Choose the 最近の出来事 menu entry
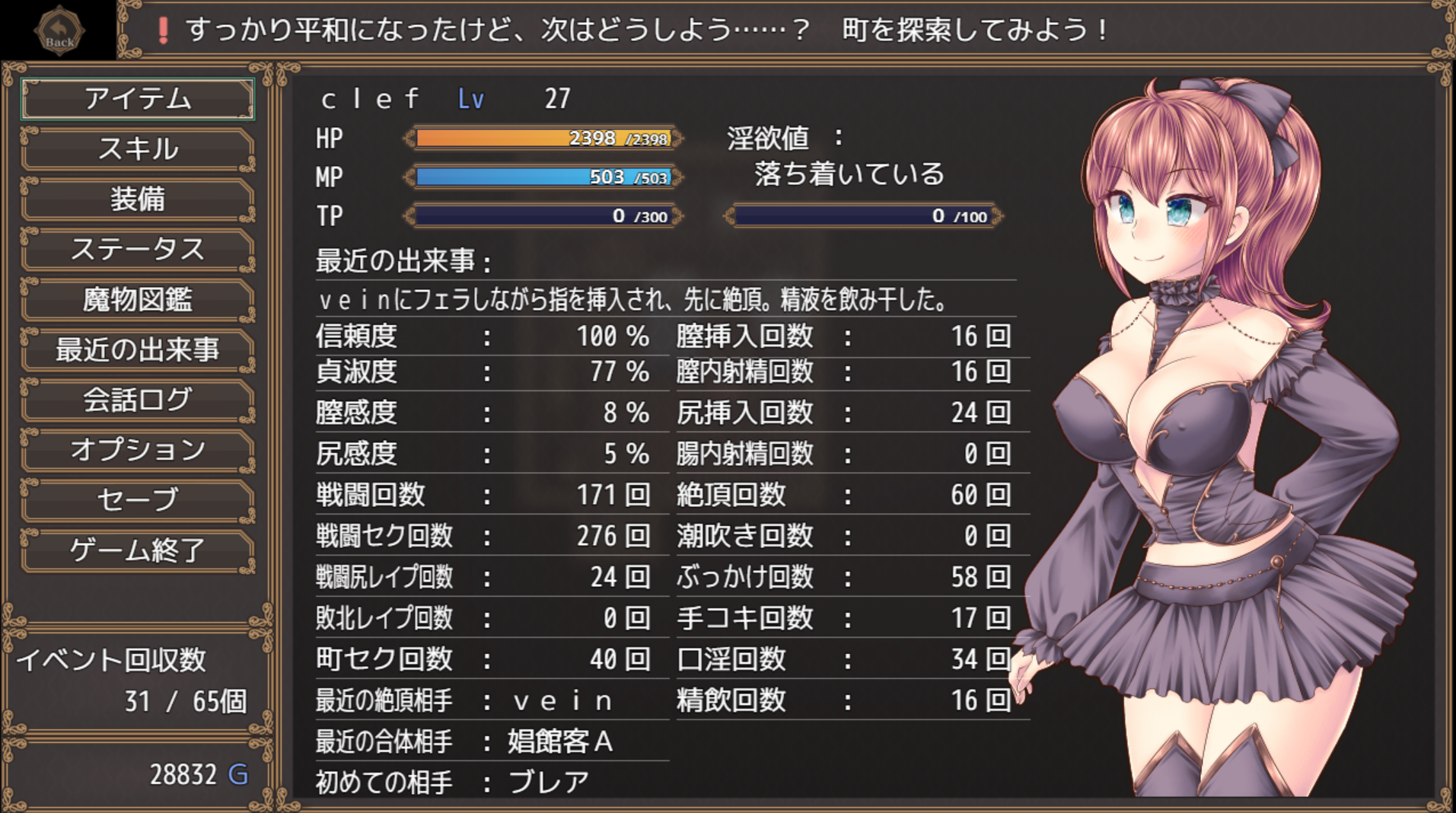The width and height of the screenshot is (1456, 813). [x=138, y=350]
